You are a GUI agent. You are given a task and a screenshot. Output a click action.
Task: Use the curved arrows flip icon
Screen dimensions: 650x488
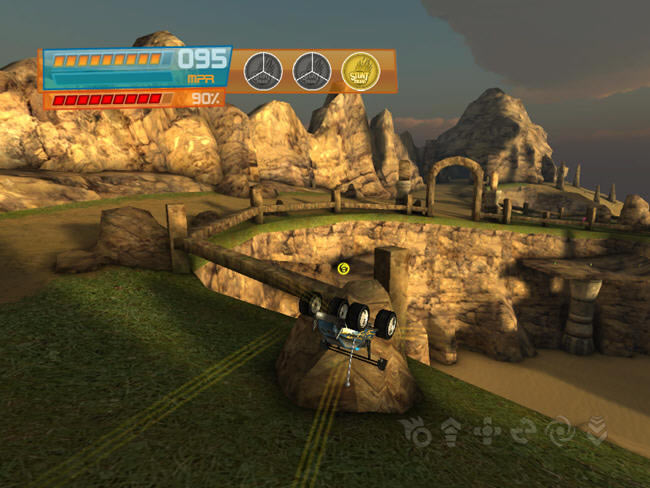tap(523, 431)
